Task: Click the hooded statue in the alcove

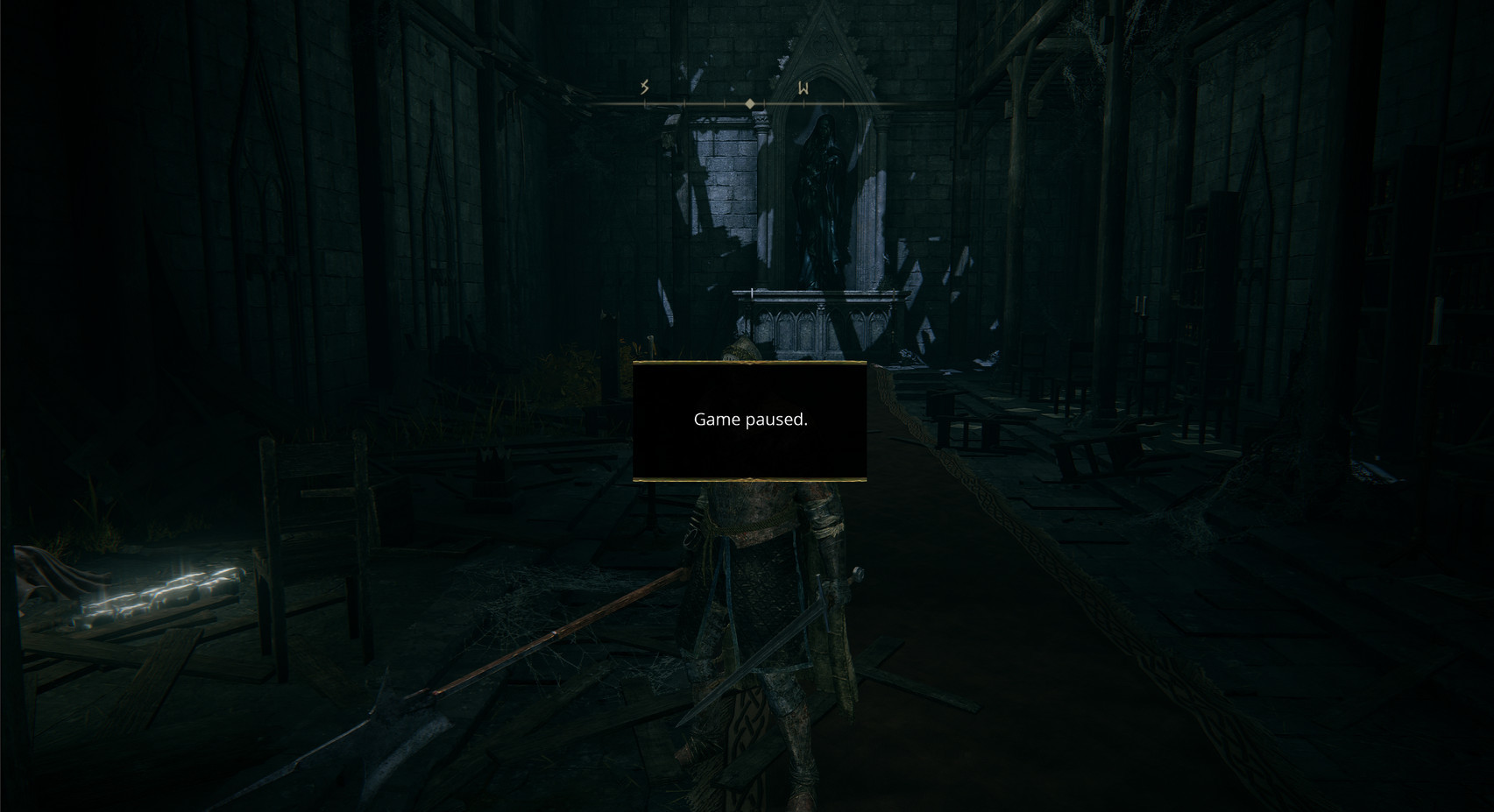Action: coord(824,201)
